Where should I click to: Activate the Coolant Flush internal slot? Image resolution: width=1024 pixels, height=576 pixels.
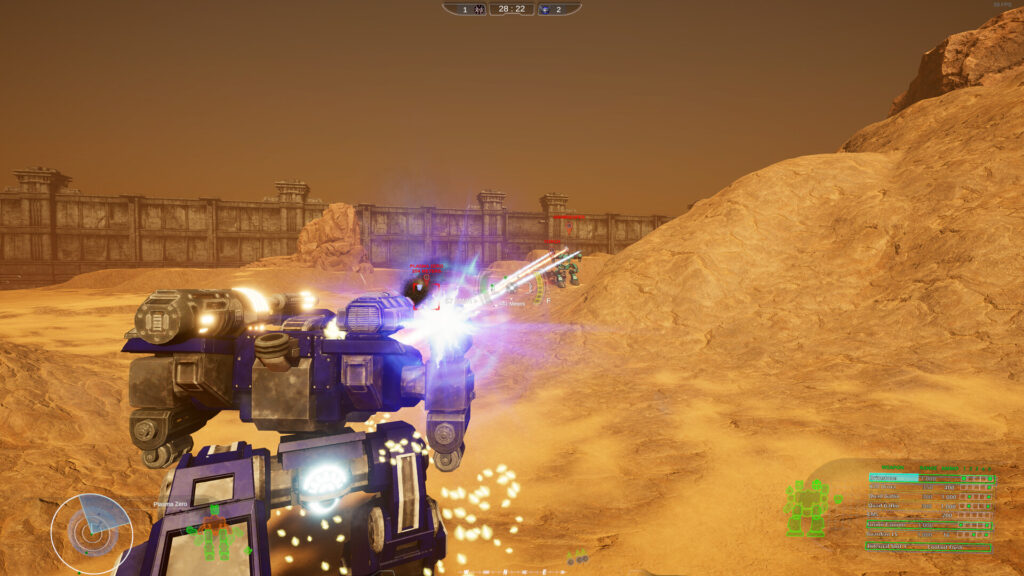click(945, 547)
